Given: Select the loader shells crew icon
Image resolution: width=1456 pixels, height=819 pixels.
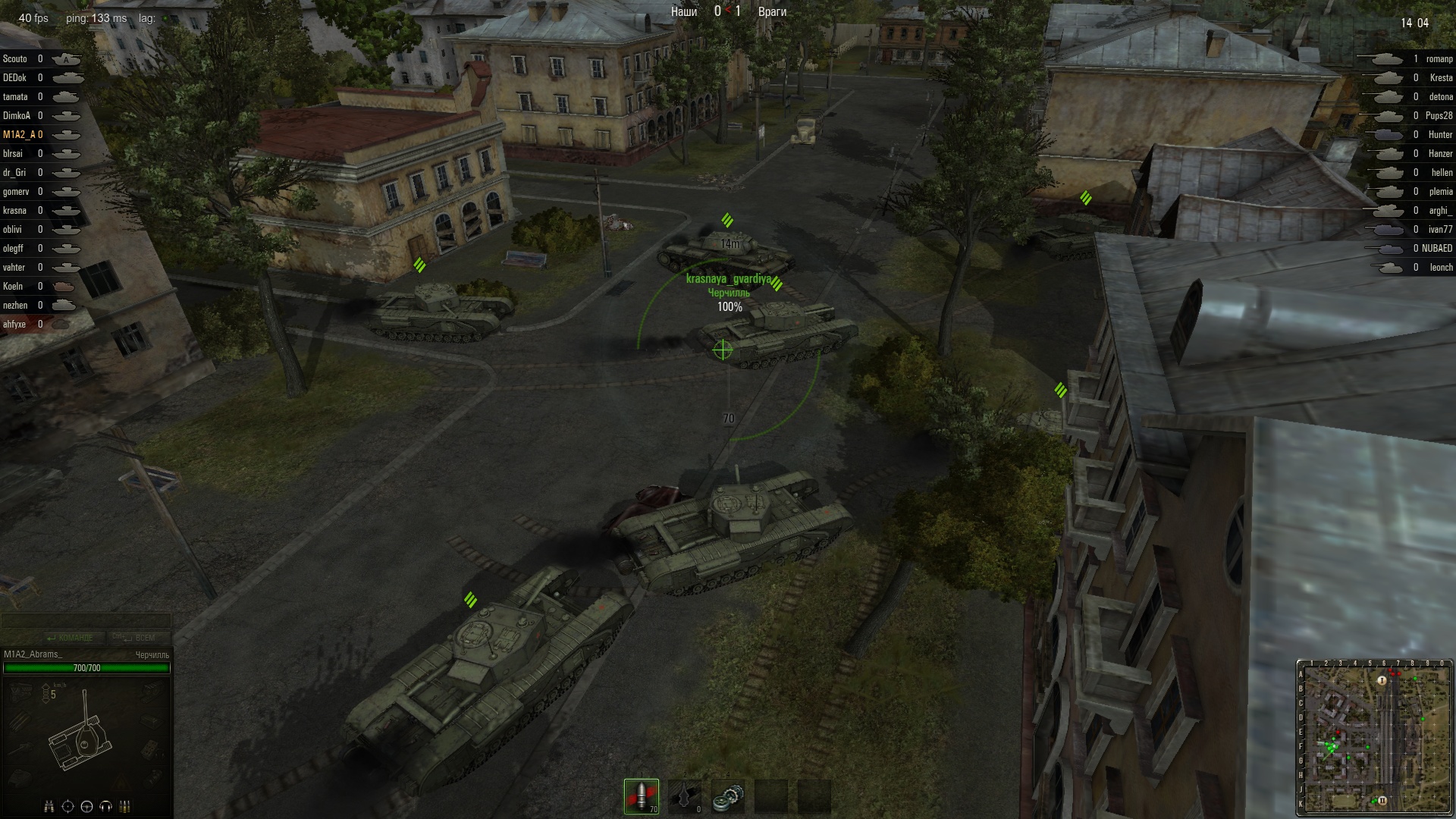Looking at the screenshot, I should (x=125, y=806).
